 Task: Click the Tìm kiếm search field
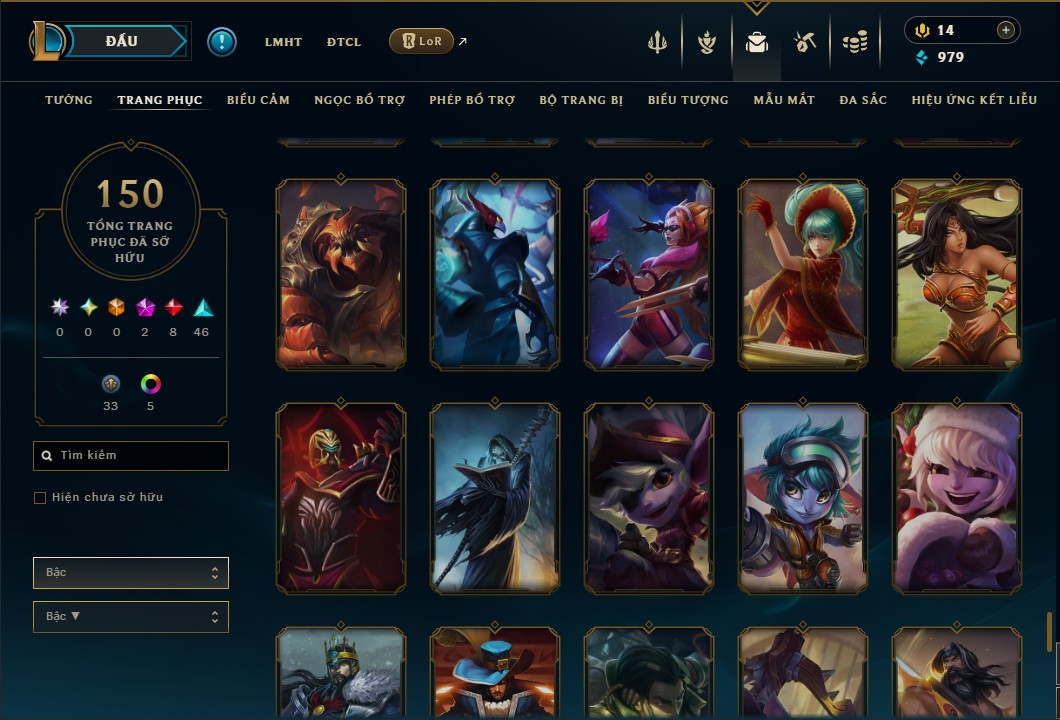[x=131, y=456]
